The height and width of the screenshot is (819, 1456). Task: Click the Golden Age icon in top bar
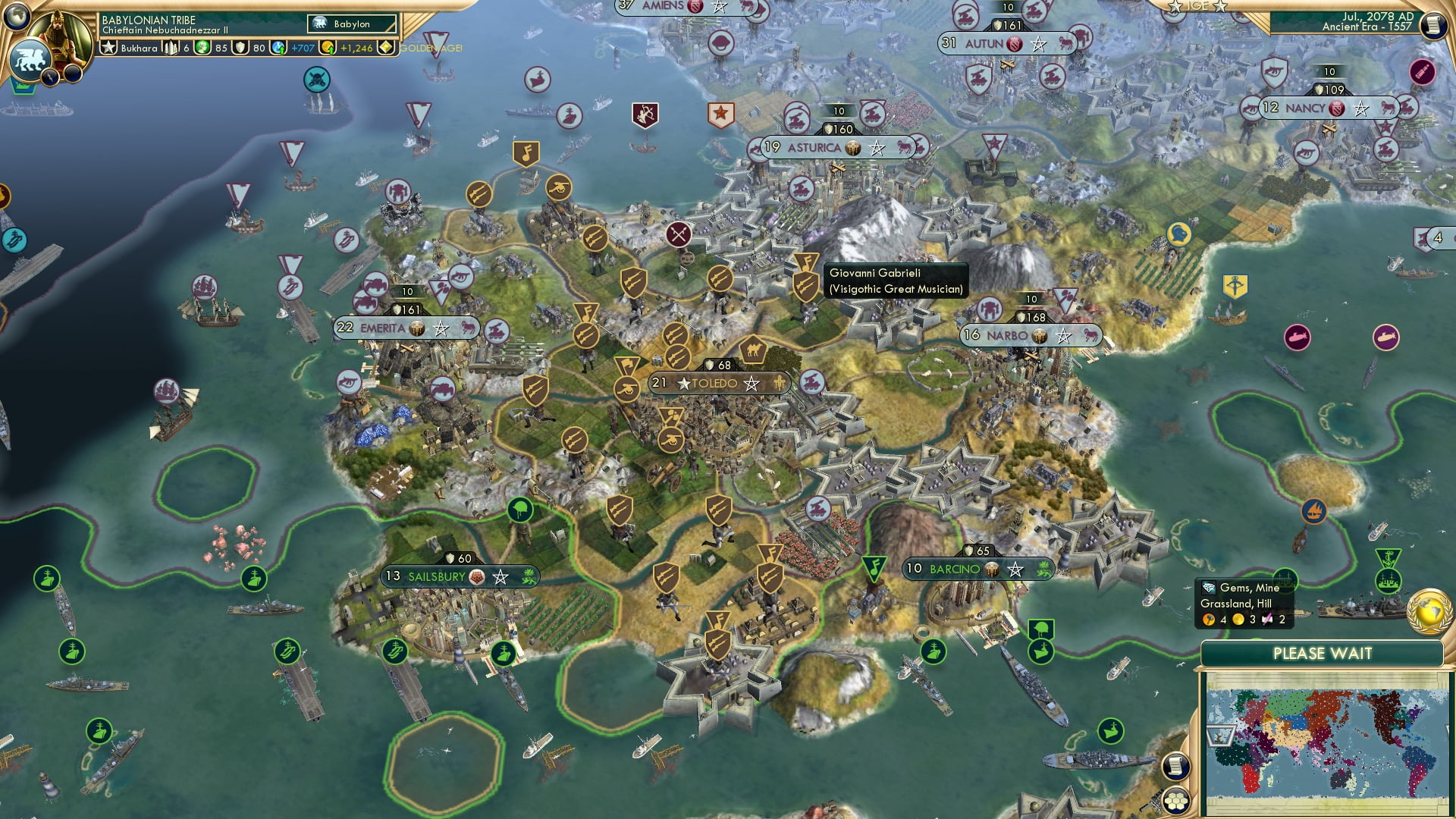click(x=385, y=47)
